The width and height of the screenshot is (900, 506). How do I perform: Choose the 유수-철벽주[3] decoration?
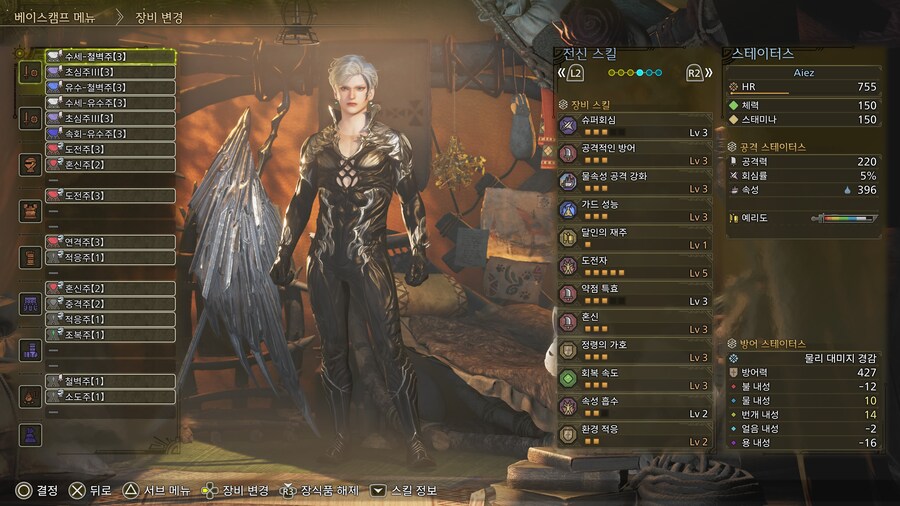pyautogui.click(x=110, y=87)
